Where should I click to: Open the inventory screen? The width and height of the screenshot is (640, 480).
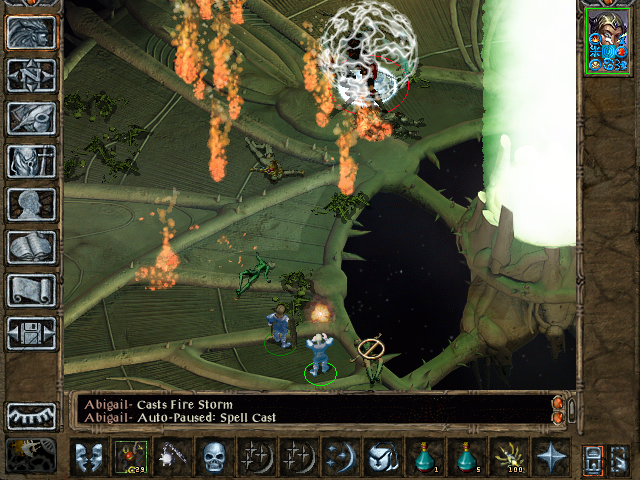[x=31, y=161]
